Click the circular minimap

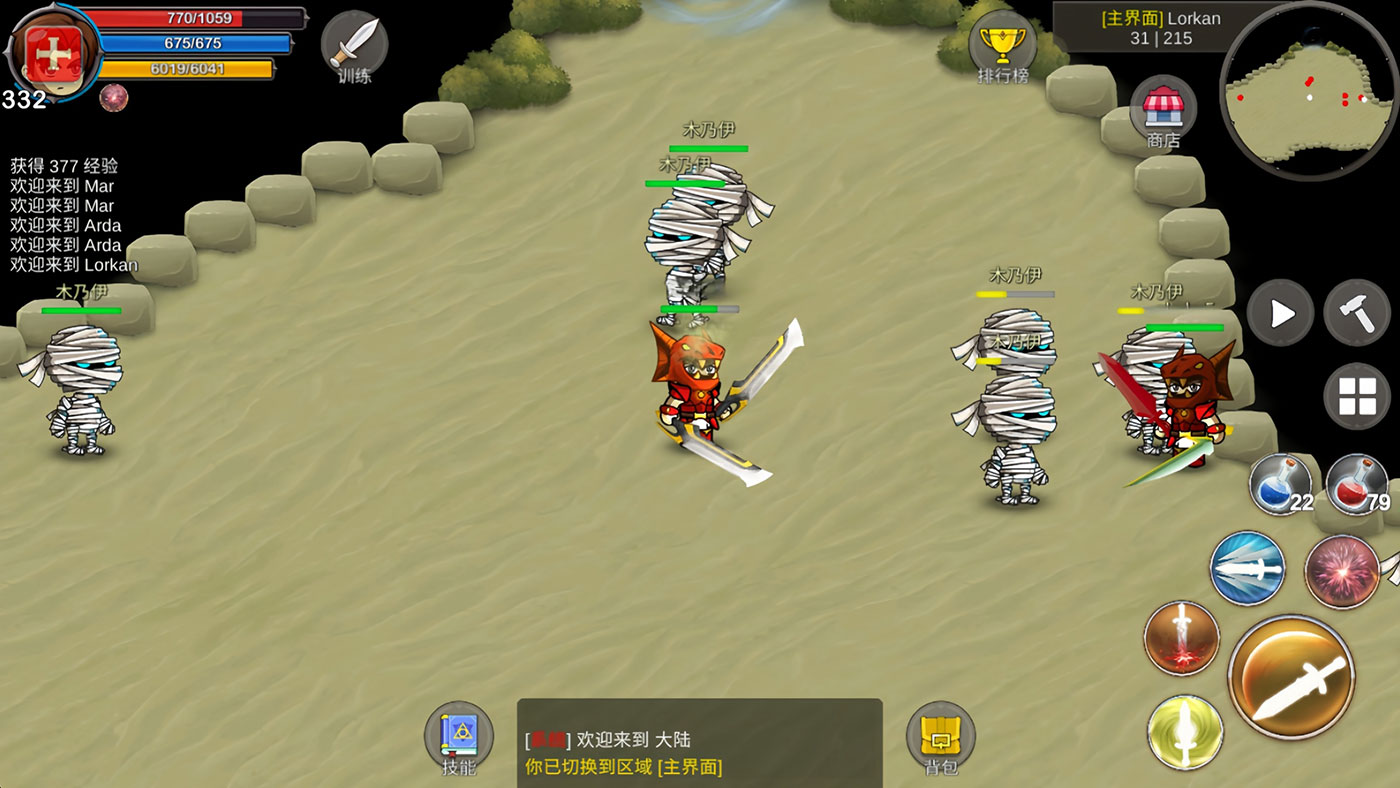(x=1308, y=90)
